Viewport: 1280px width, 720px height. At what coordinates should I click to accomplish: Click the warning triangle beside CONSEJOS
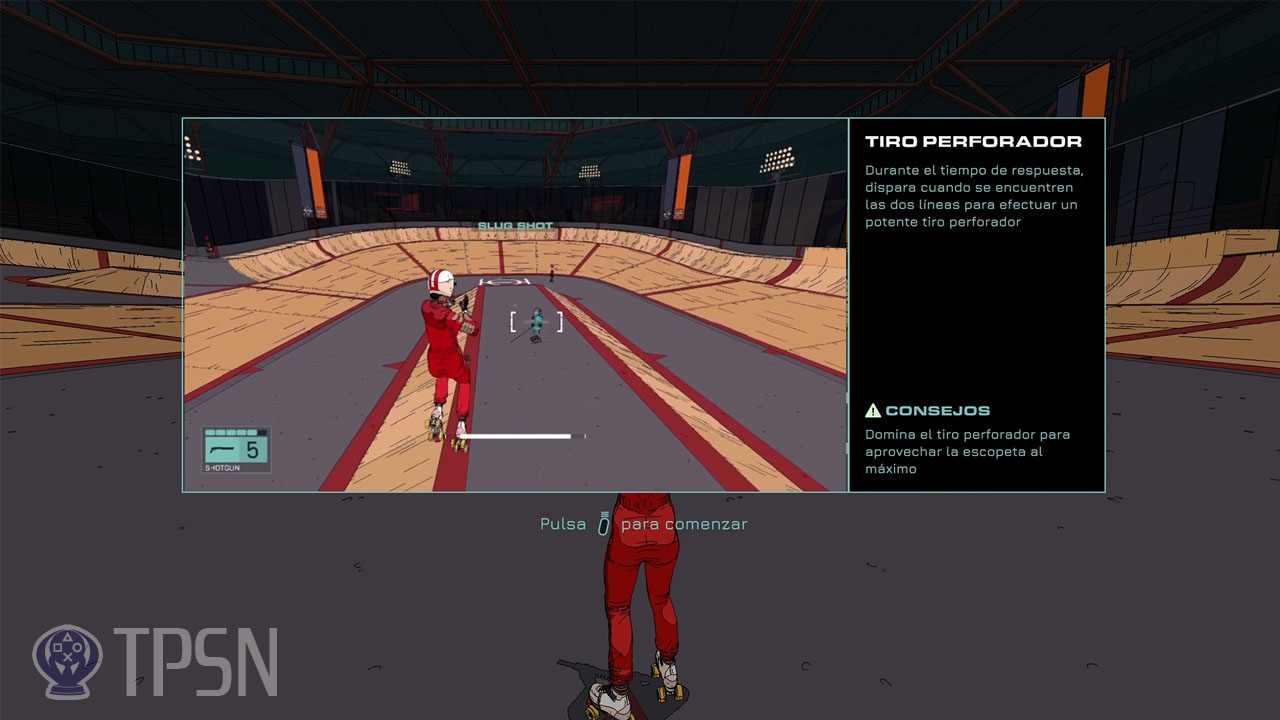tap(875, 409)
